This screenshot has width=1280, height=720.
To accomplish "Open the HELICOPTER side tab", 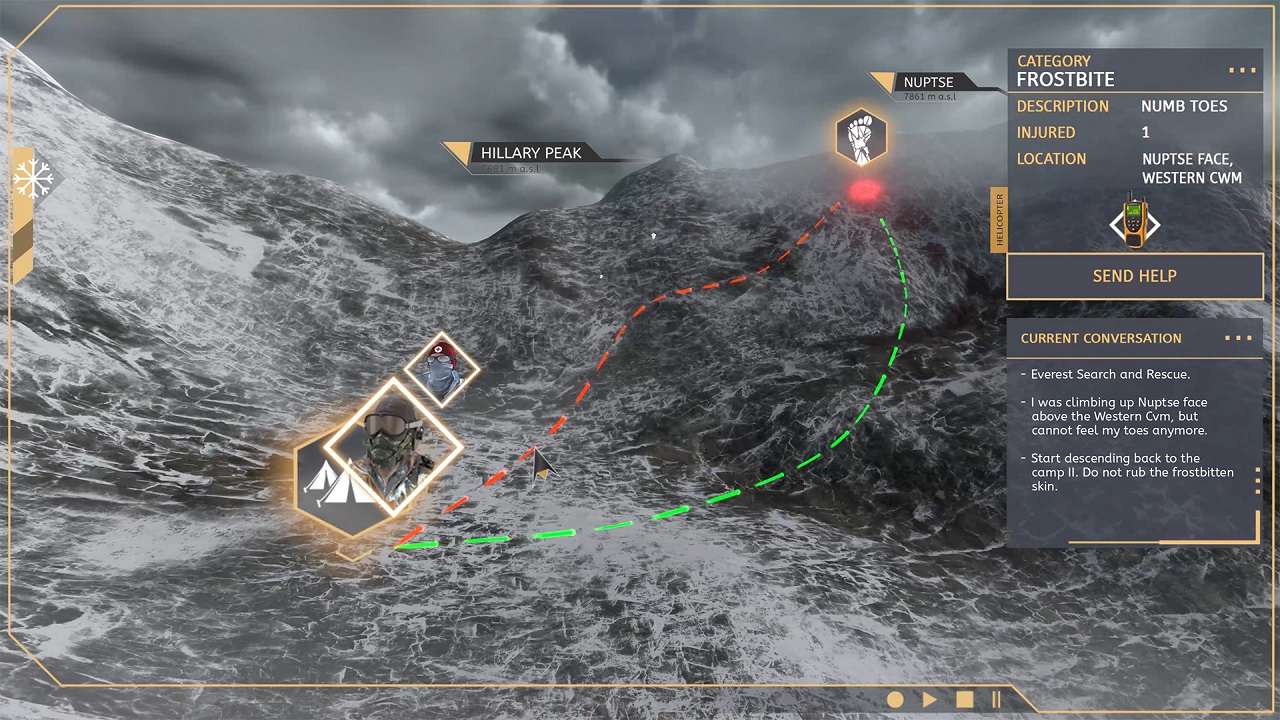I will [998, 220].
